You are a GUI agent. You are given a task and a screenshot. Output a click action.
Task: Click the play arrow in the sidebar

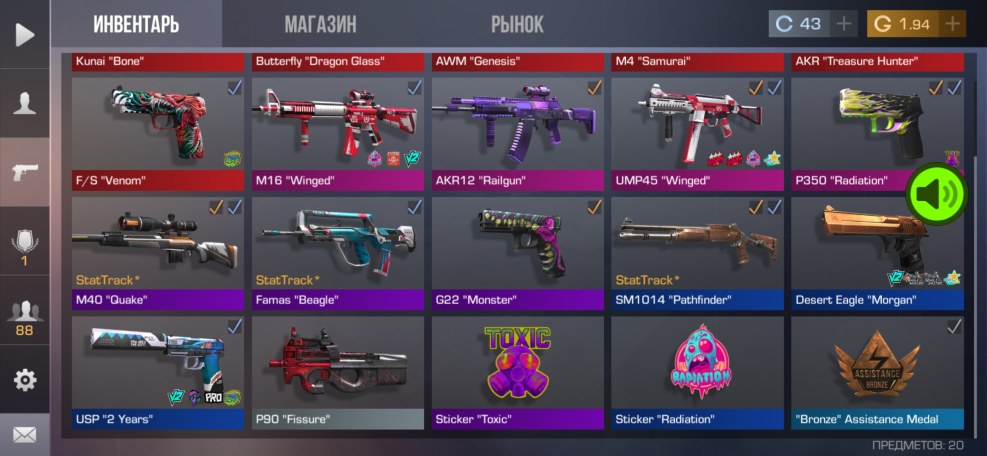point(24,35)
